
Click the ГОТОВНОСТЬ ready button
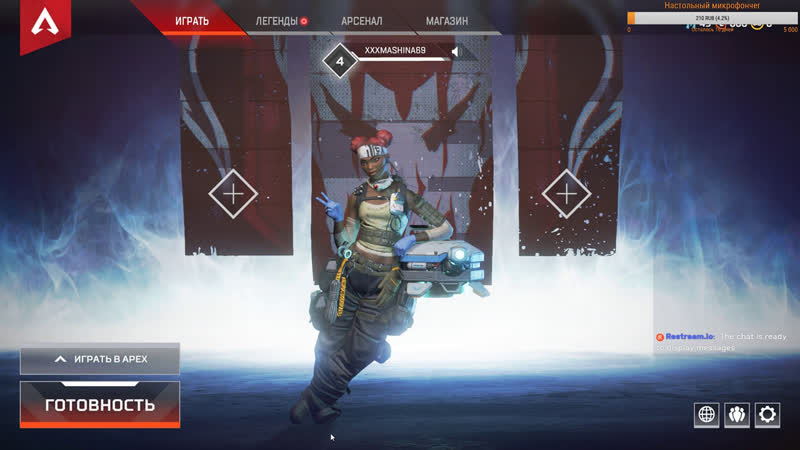pyautogui.click(x=100, y=405)
